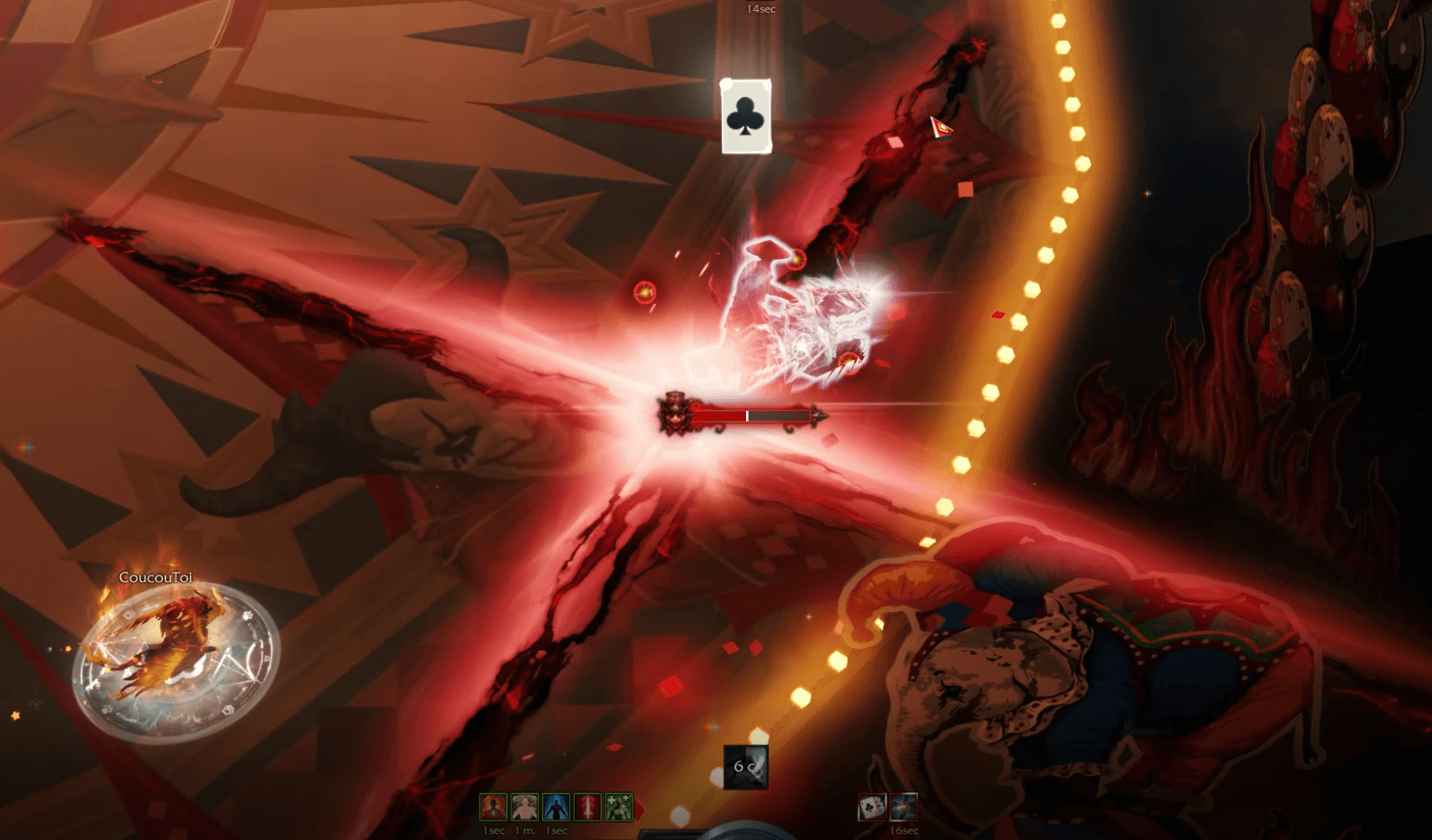Click the red arrow direction marker

click(942, 127)
